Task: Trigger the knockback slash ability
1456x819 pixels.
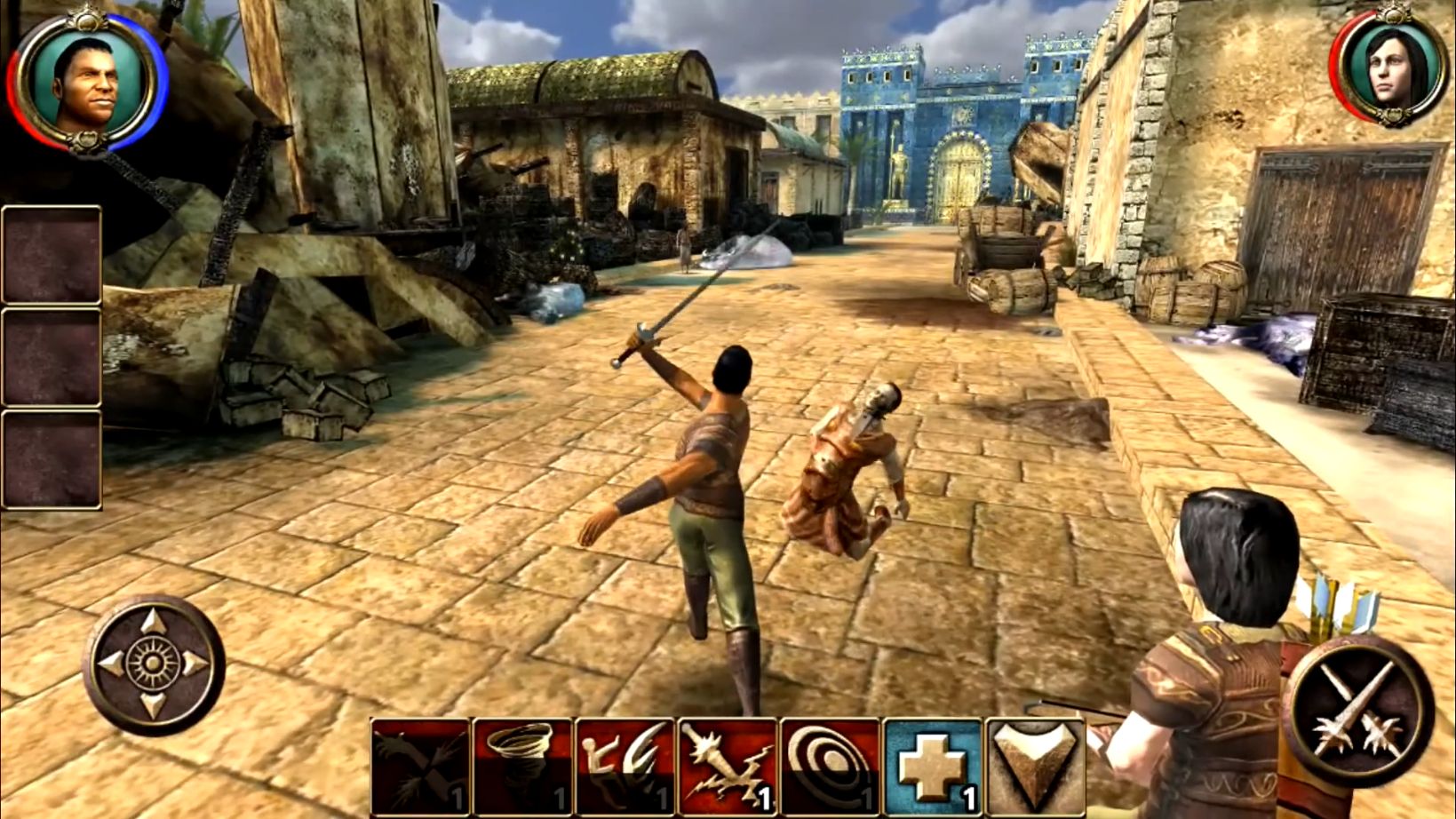Action: click(x=625, y=767)
